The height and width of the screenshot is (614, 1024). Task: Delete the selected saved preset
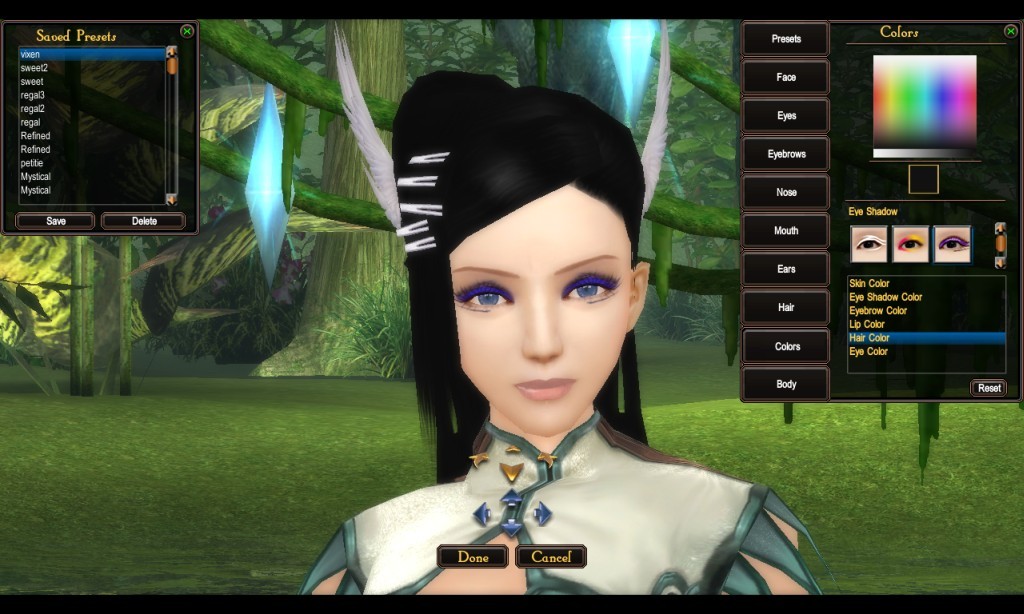(x=144, y=221)
